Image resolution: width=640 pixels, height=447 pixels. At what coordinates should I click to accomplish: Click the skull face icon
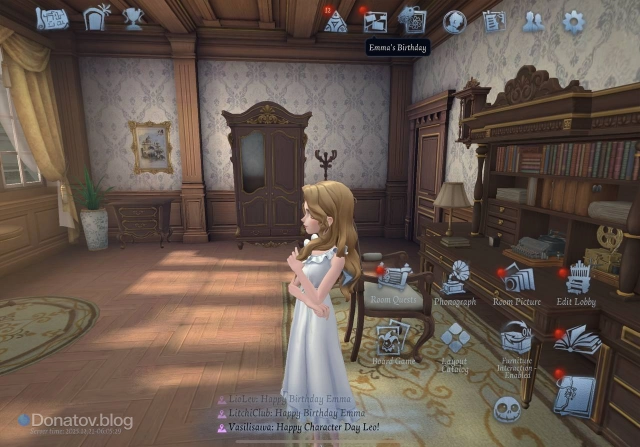508,409
